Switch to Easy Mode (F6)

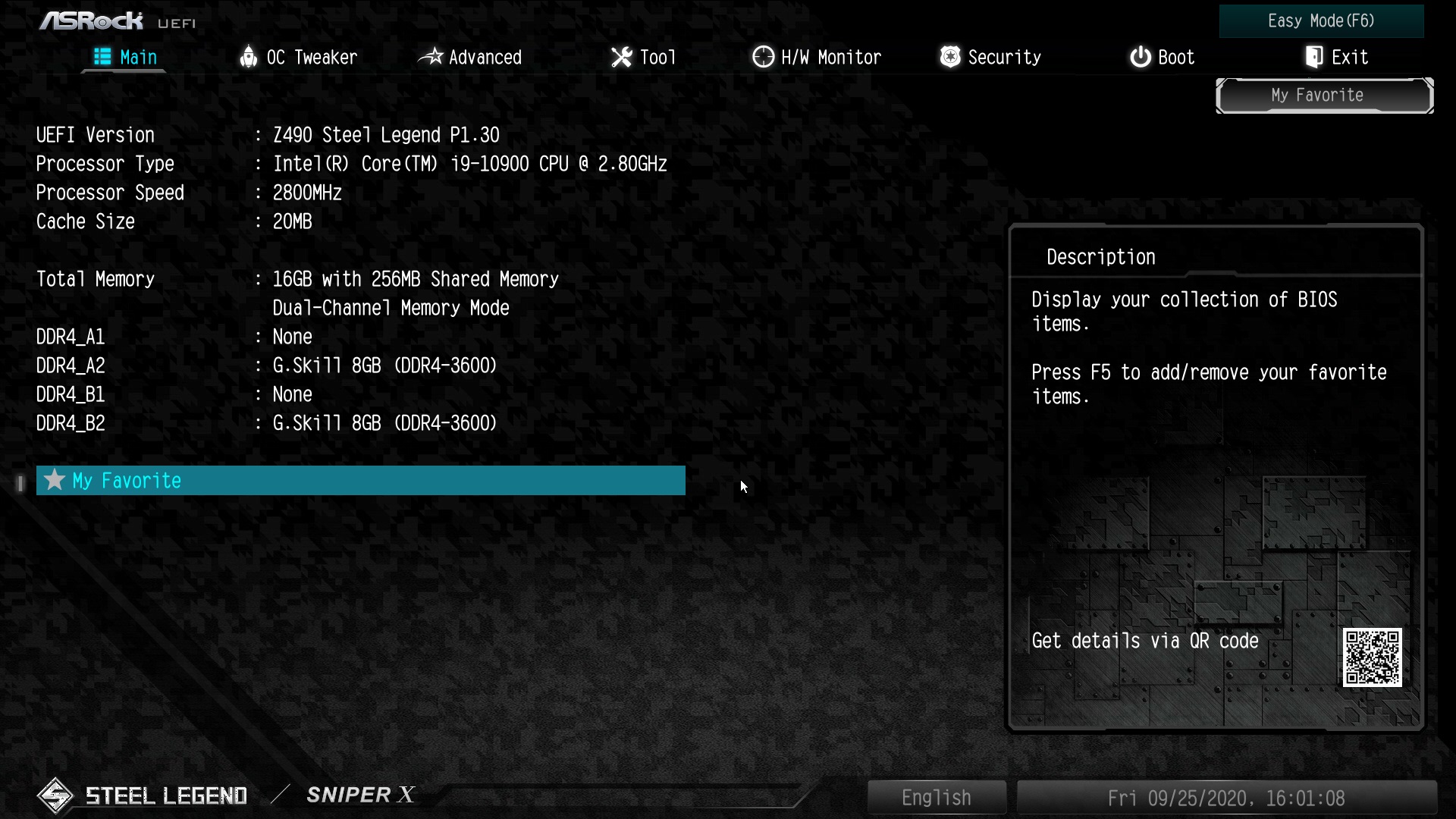[1321, 21]
